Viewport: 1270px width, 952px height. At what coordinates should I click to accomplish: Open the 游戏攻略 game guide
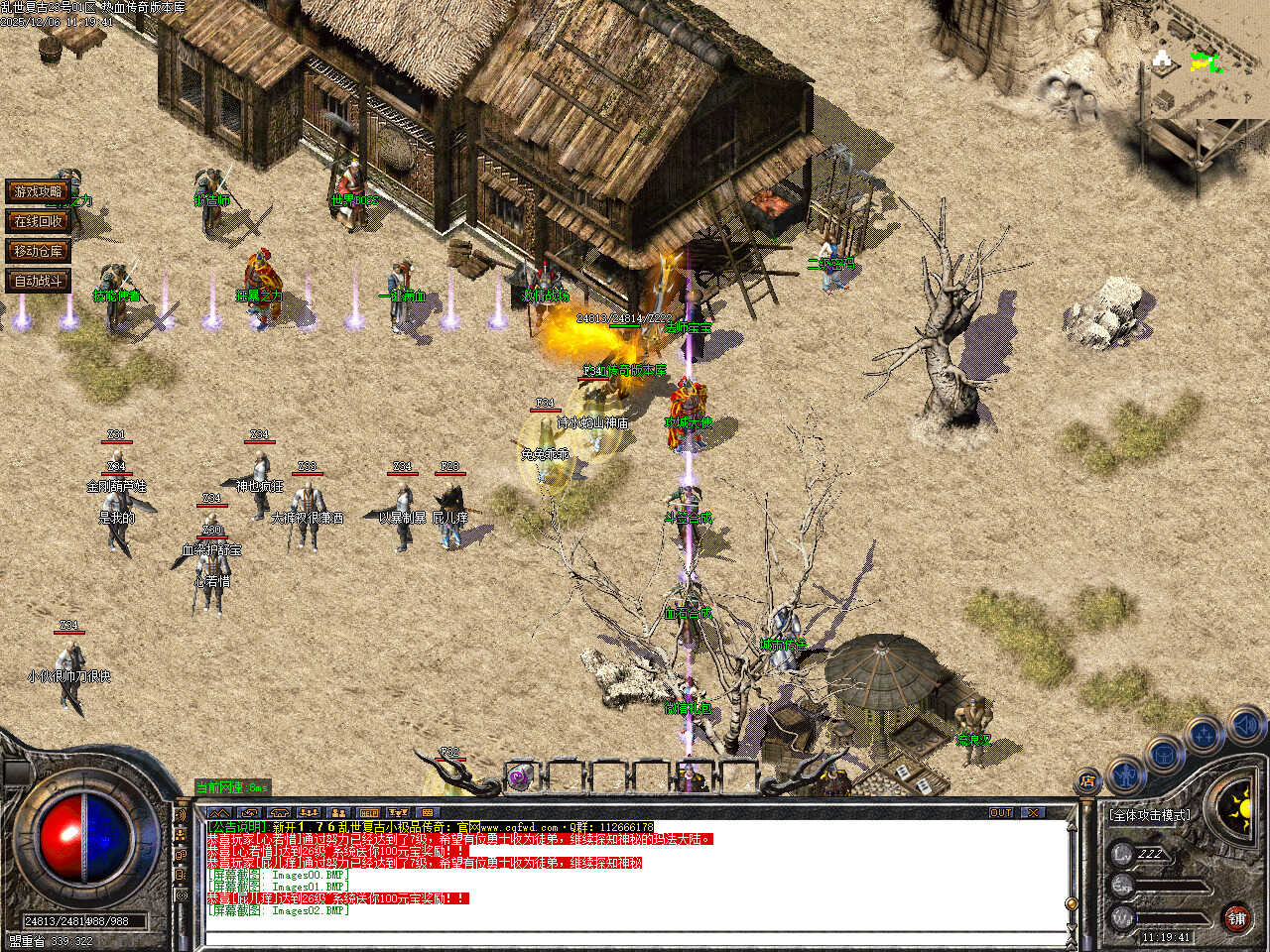pos(39,191)
